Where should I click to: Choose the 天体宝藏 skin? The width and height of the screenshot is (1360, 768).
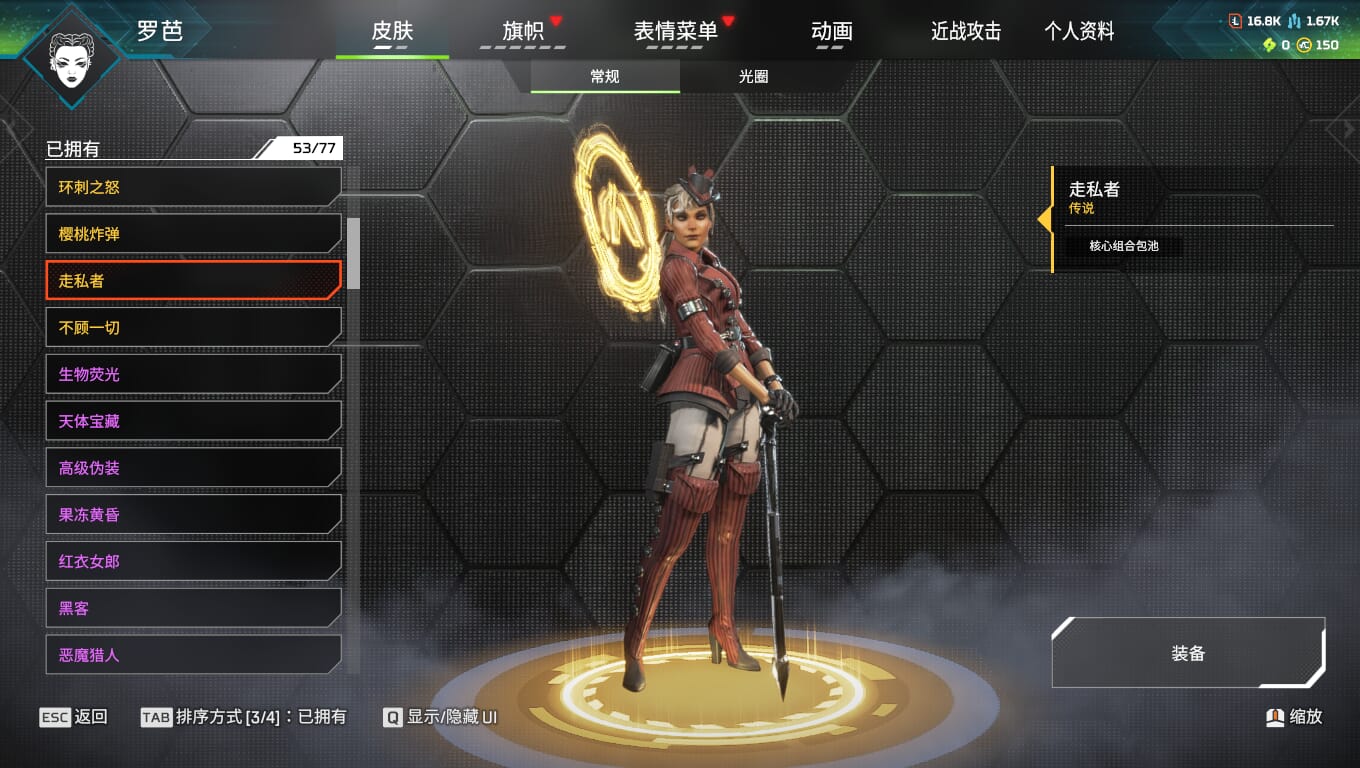193,421
